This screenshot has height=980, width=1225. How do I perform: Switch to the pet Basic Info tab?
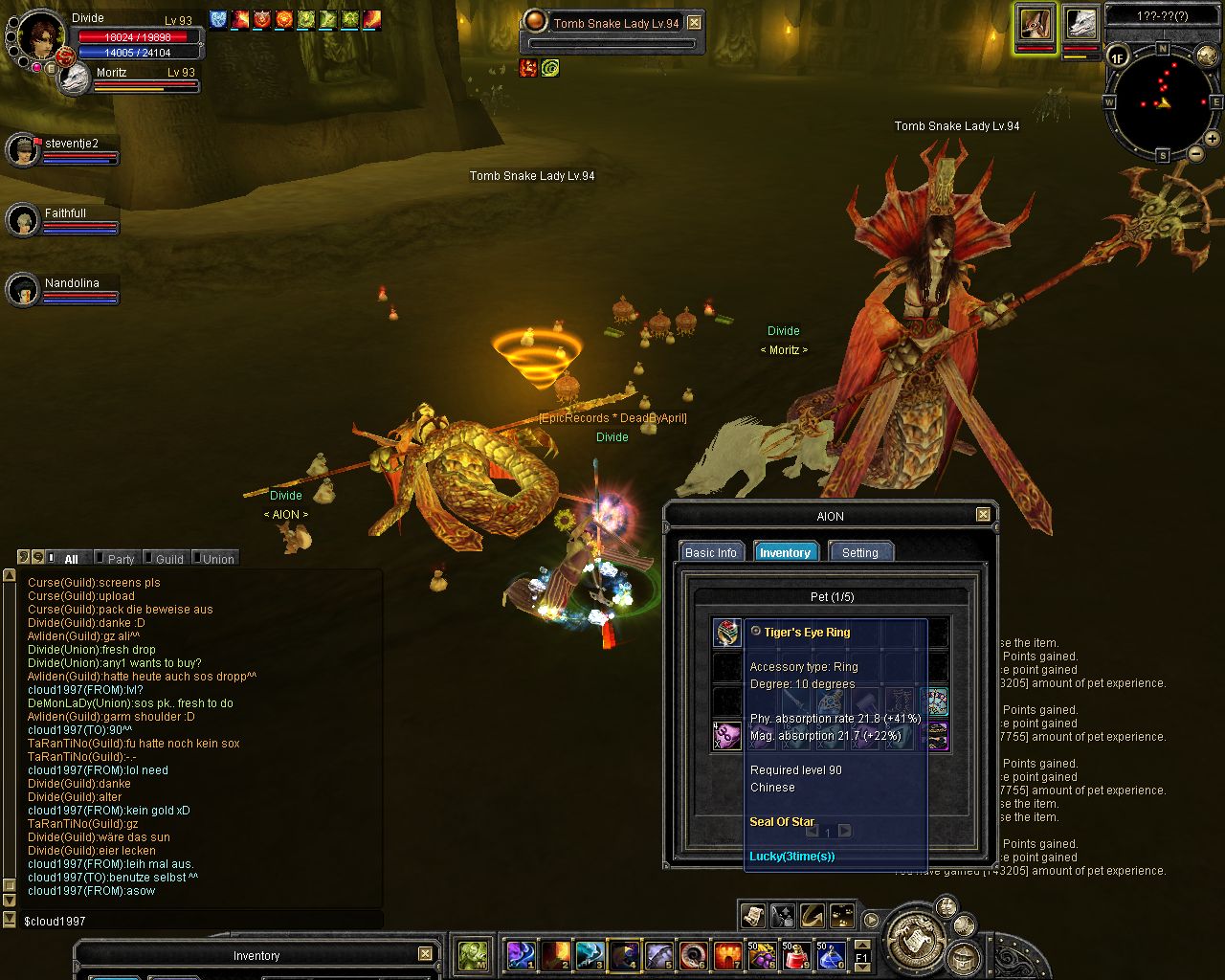[x=711, y=552]
